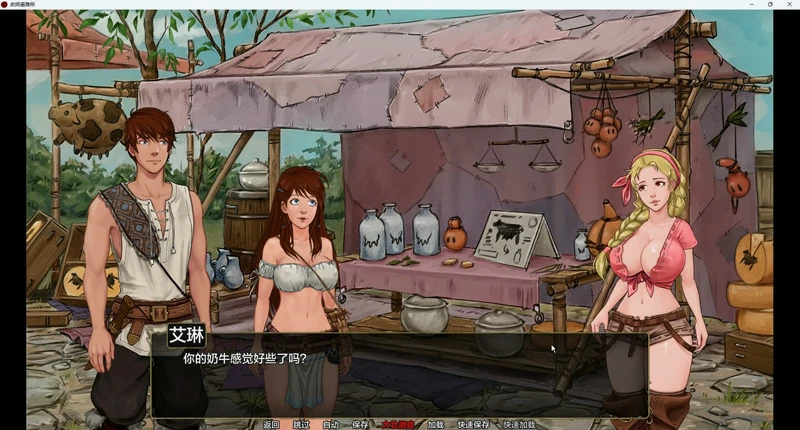Image resolution: width=800 pixels, height=430 pixels.
Task: Use 快速加载 quick load
Action: 519,424
